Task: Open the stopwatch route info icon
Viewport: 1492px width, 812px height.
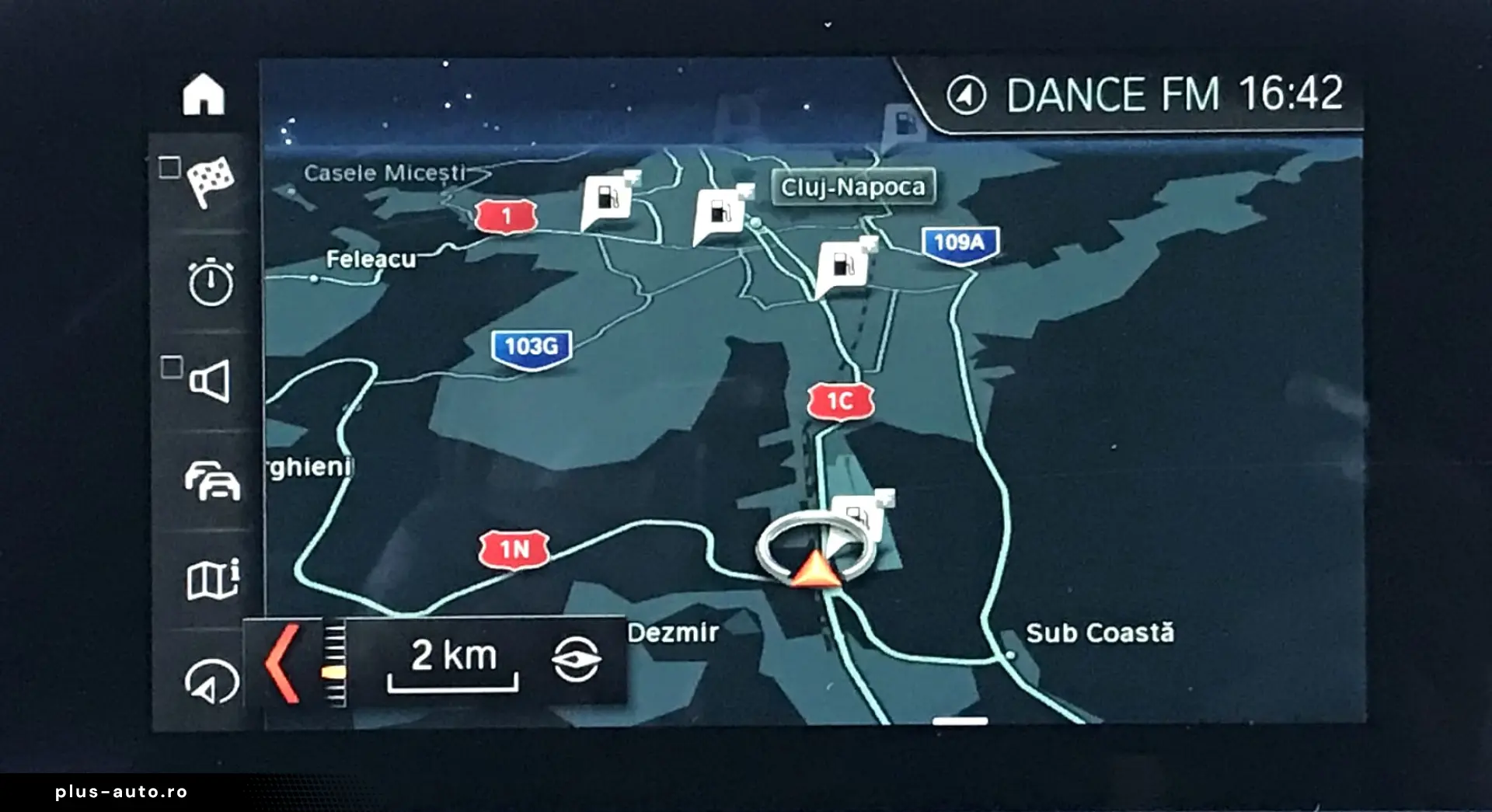Action: click(210, 281)
